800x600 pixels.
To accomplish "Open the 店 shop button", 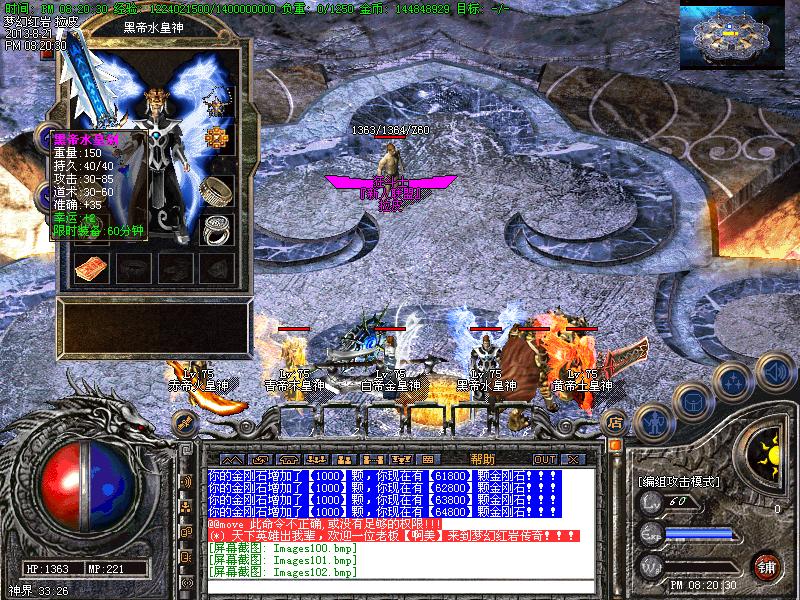I will 614,422.
